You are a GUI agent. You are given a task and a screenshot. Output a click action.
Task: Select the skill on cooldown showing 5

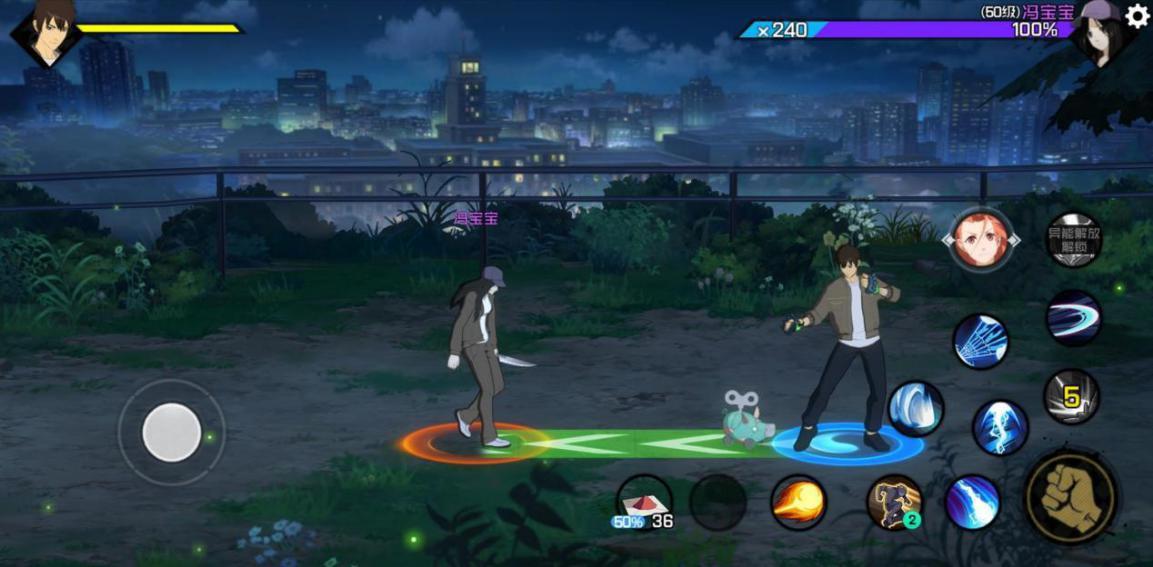pos(1071,397)
